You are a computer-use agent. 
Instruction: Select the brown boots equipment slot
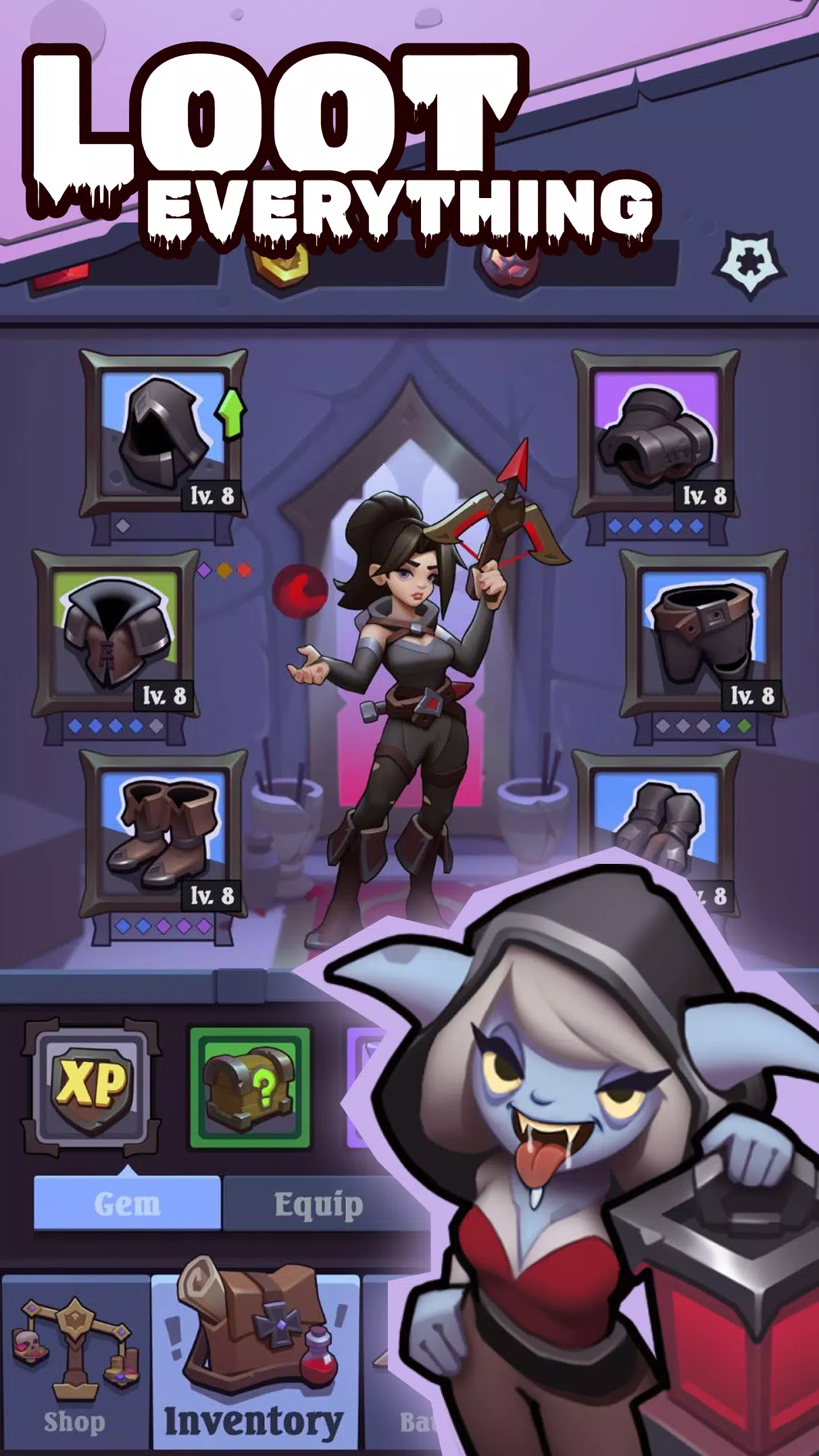coord(163,833)
